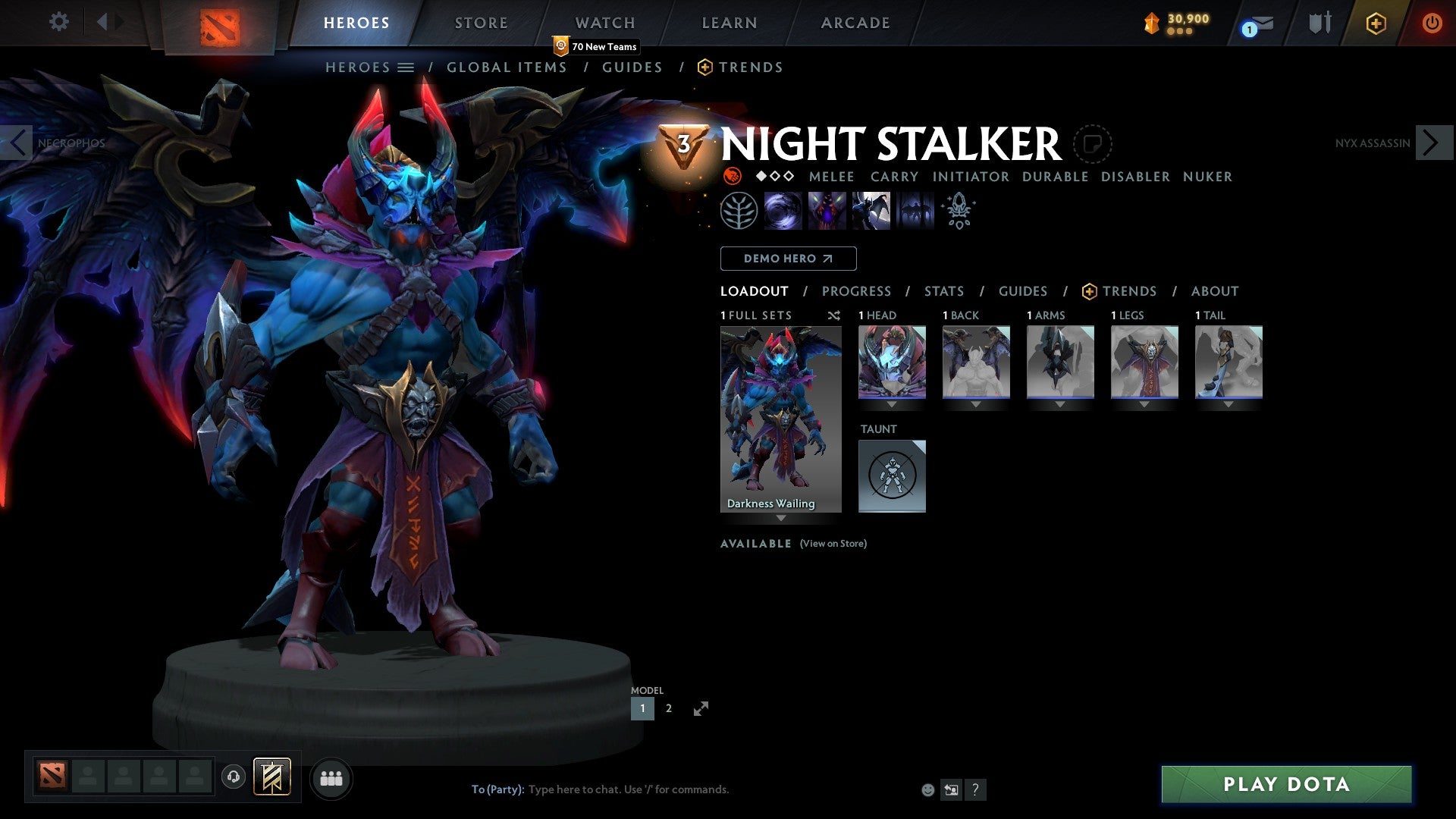Click the question mark help icon near chat

976,789
